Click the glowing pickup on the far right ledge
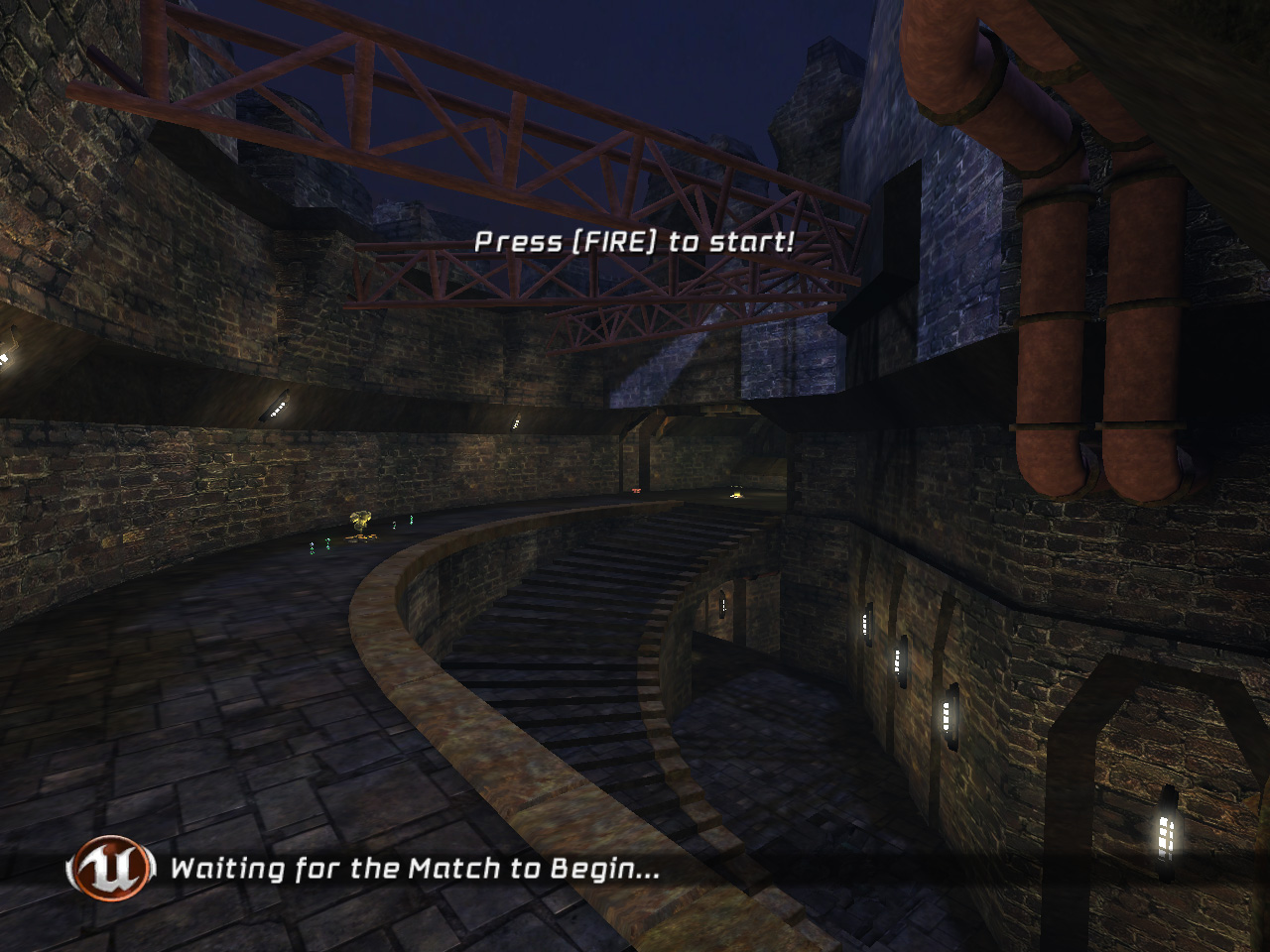 click(x=737, y=494)
